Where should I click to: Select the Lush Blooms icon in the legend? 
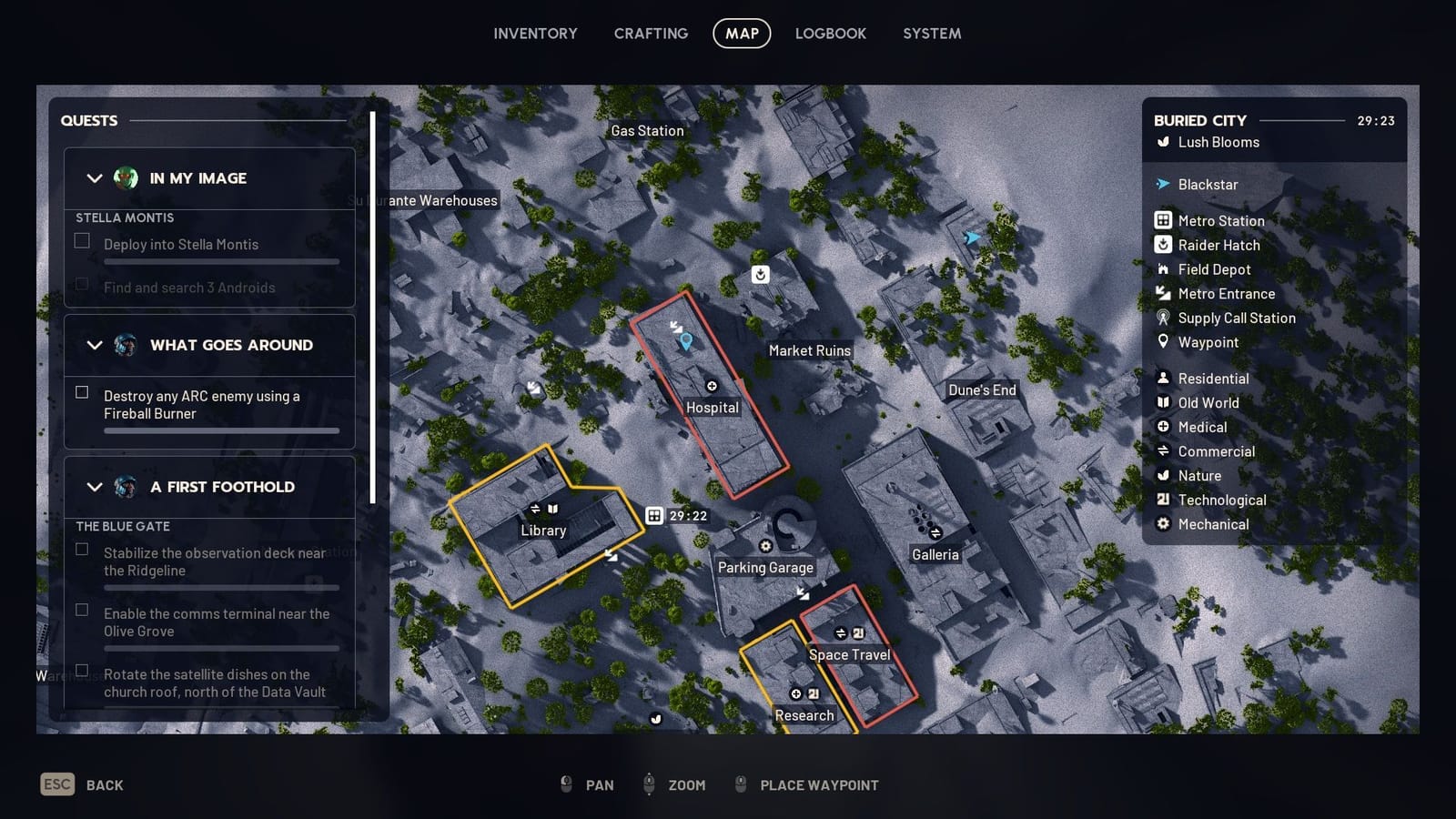pyautogui.click(x=1162, y=142)
